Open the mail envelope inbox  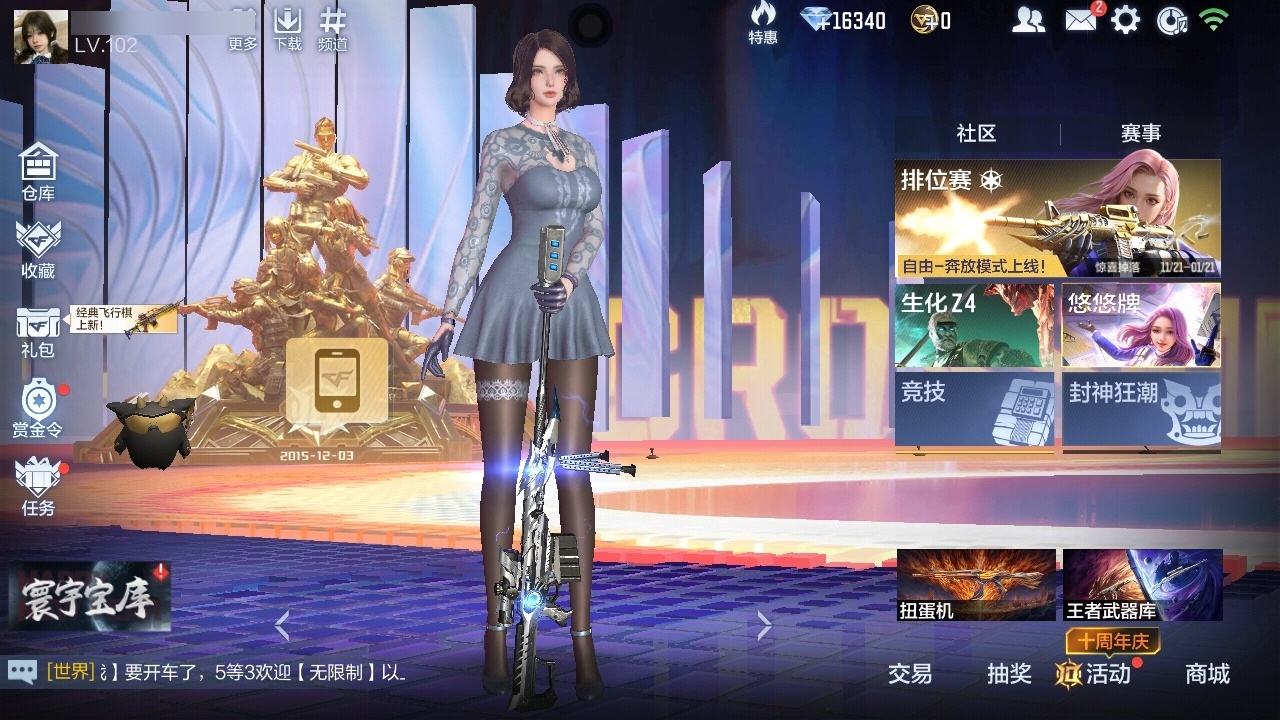tap(1081, 20)
